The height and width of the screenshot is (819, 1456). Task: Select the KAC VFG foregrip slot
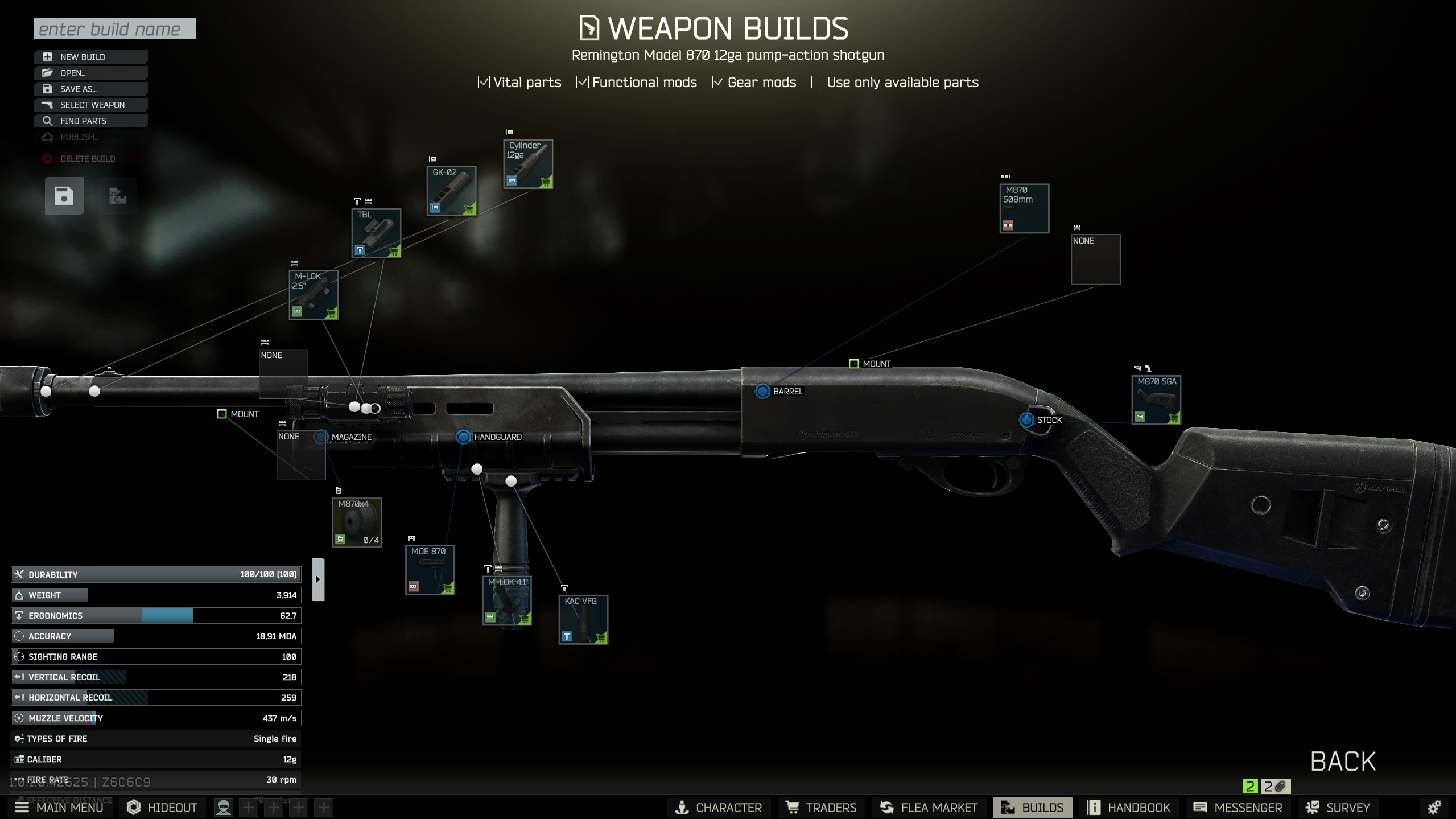[x=583, y=619]
